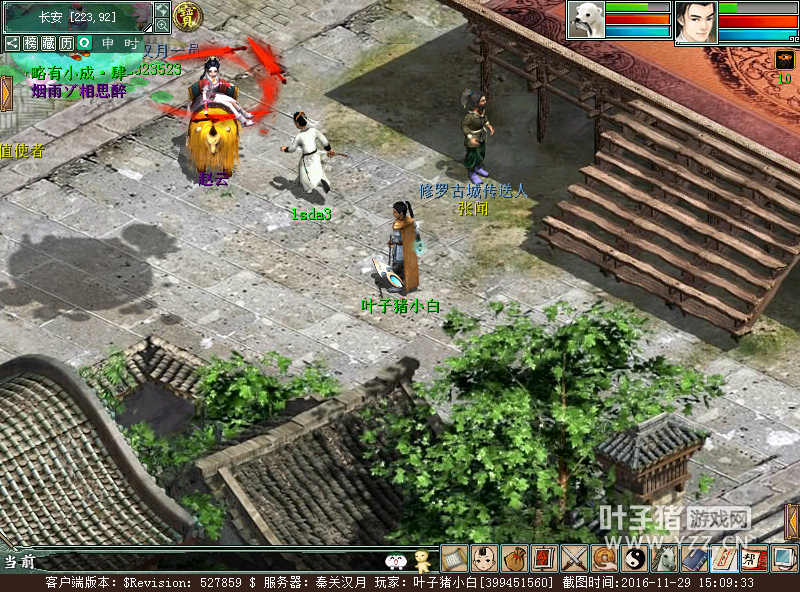Click the gold coin trade icon
This screenshot has height=592, width=800.
pyautogui.click(x=605, y=558)
